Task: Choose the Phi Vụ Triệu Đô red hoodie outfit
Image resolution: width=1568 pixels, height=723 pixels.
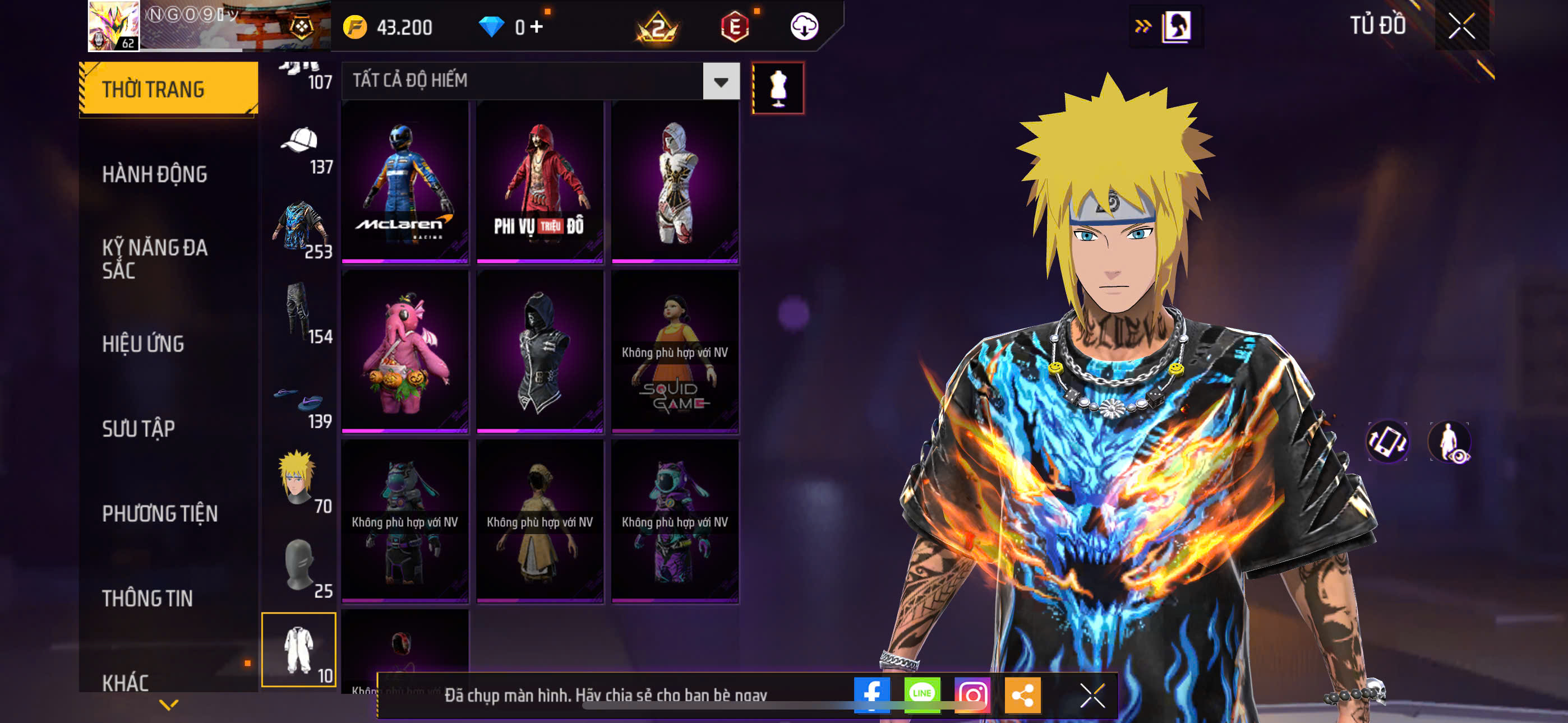Action: (540, 182)
